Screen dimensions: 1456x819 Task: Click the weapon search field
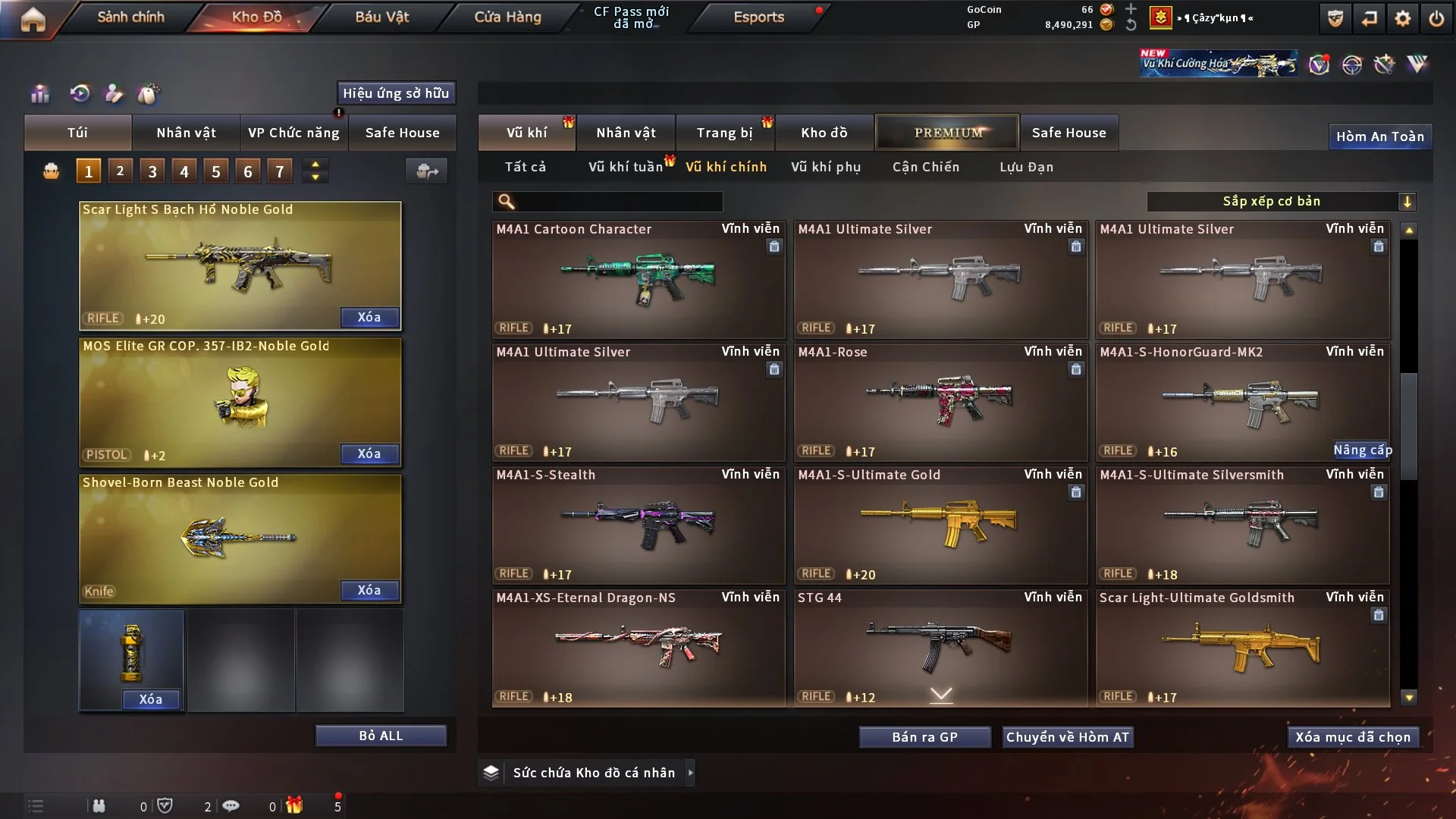pos(618,202)
